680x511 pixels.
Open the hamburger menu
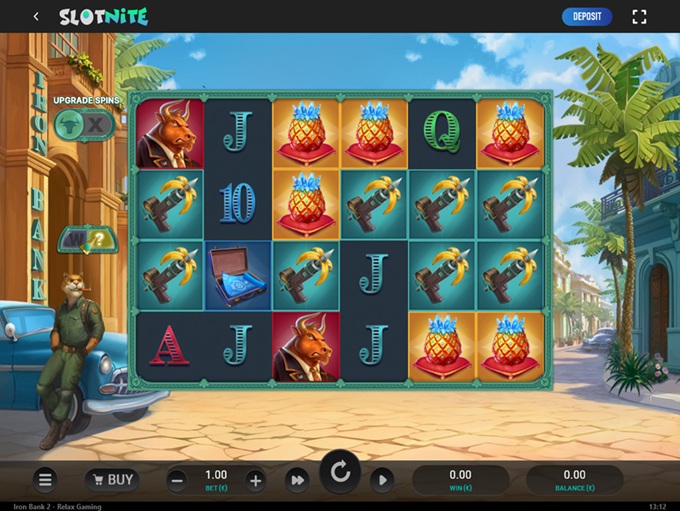click(45, 480)
